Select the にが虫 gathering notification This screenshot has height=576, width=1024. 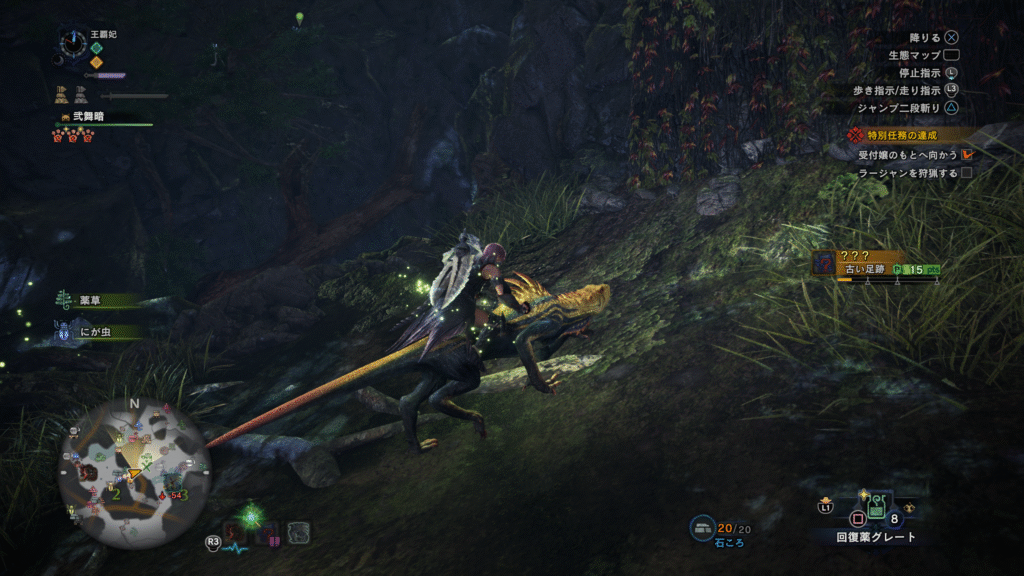(97, 331)
